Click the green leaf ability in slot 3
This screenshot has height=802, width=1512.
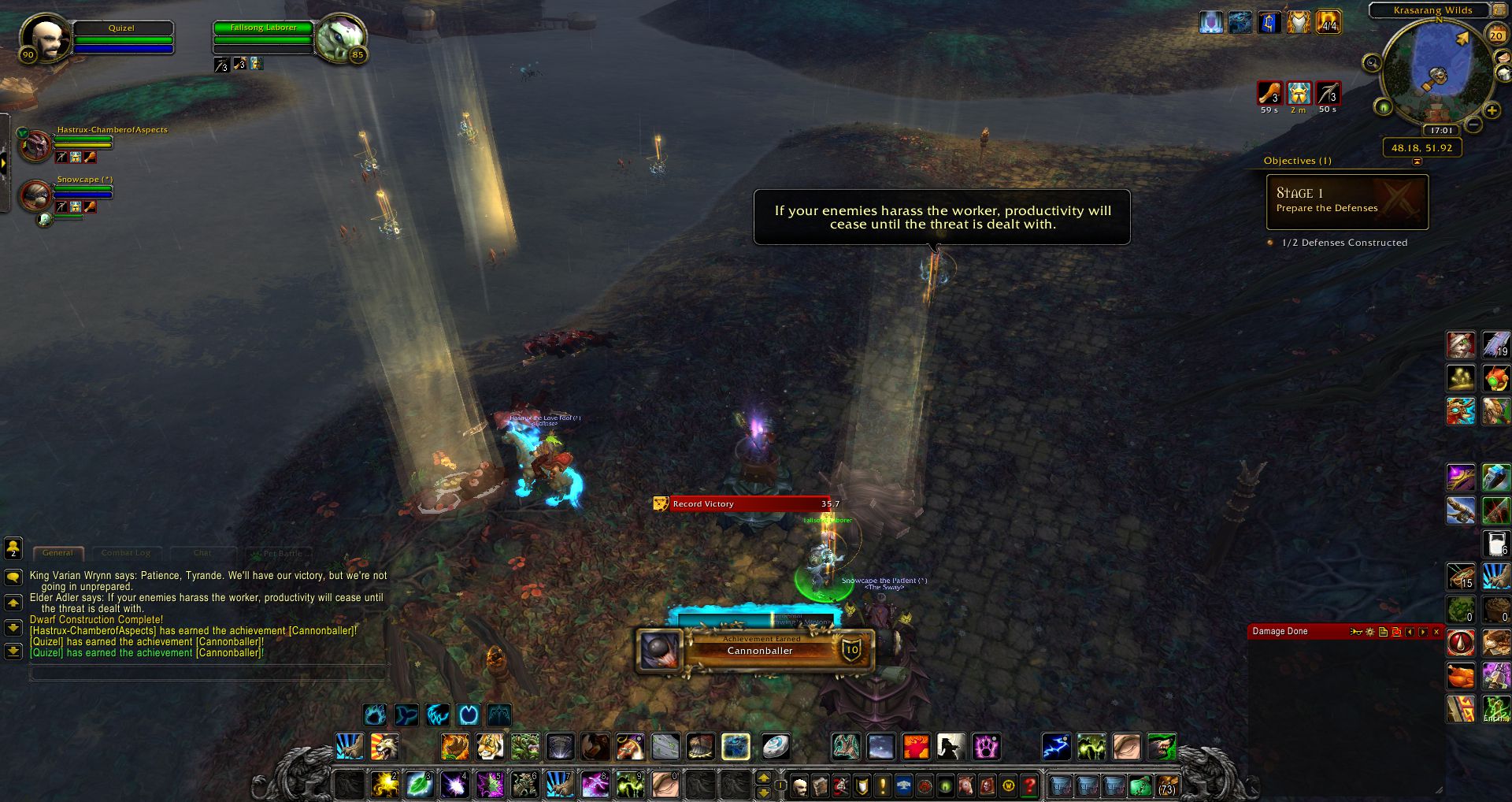coord(420,785)
